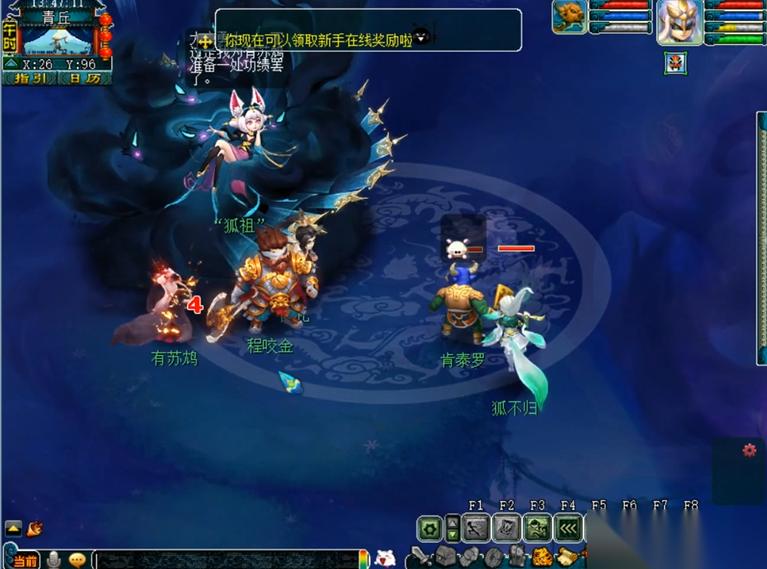This screenshot has height=569, width=767.
Task: Select the player helmet portrait
Action: 680,22
